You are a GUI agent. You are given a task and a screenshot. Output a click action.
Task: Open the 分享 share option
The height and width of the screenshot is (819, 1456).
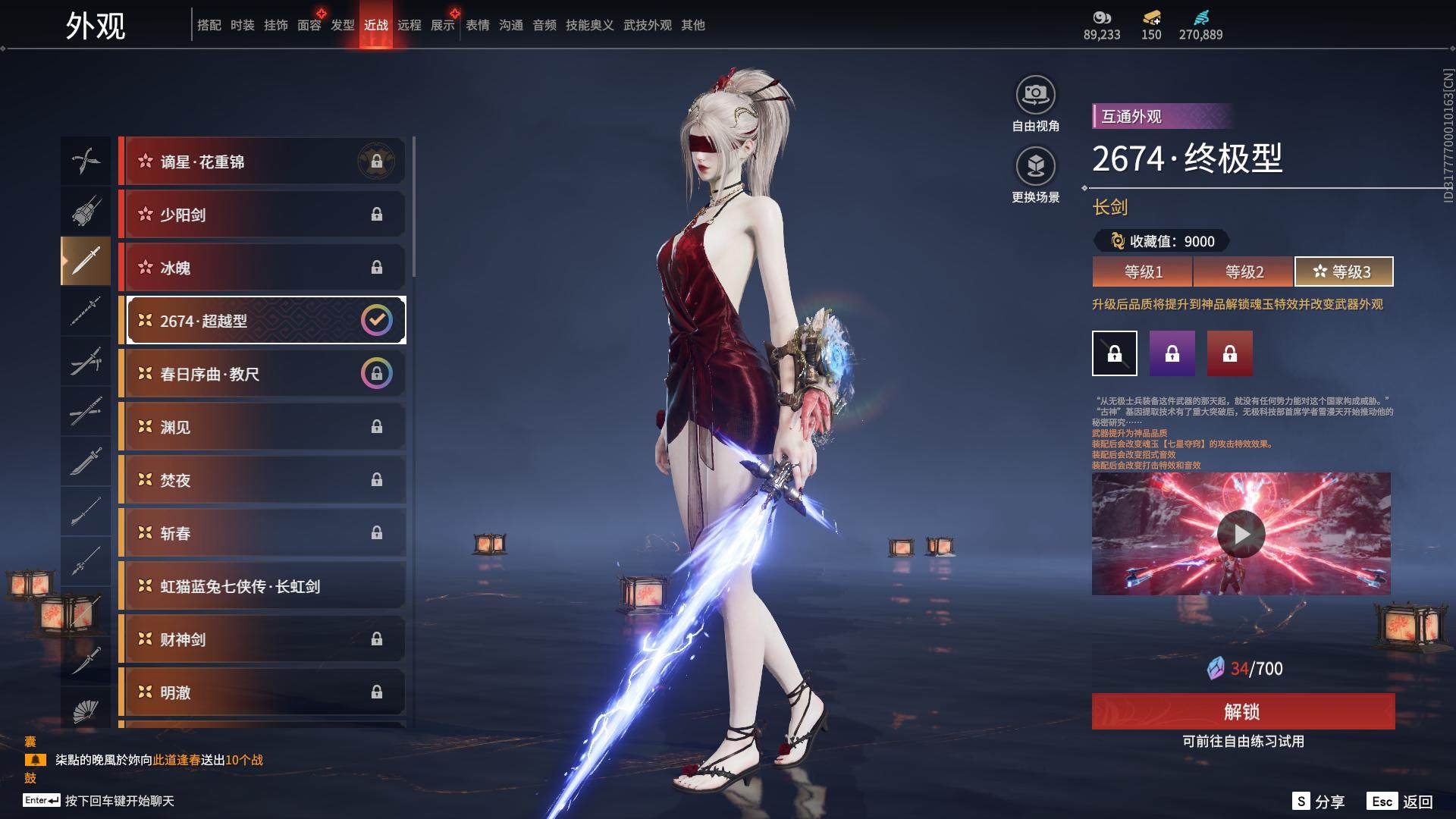(x=1319, y=802)
